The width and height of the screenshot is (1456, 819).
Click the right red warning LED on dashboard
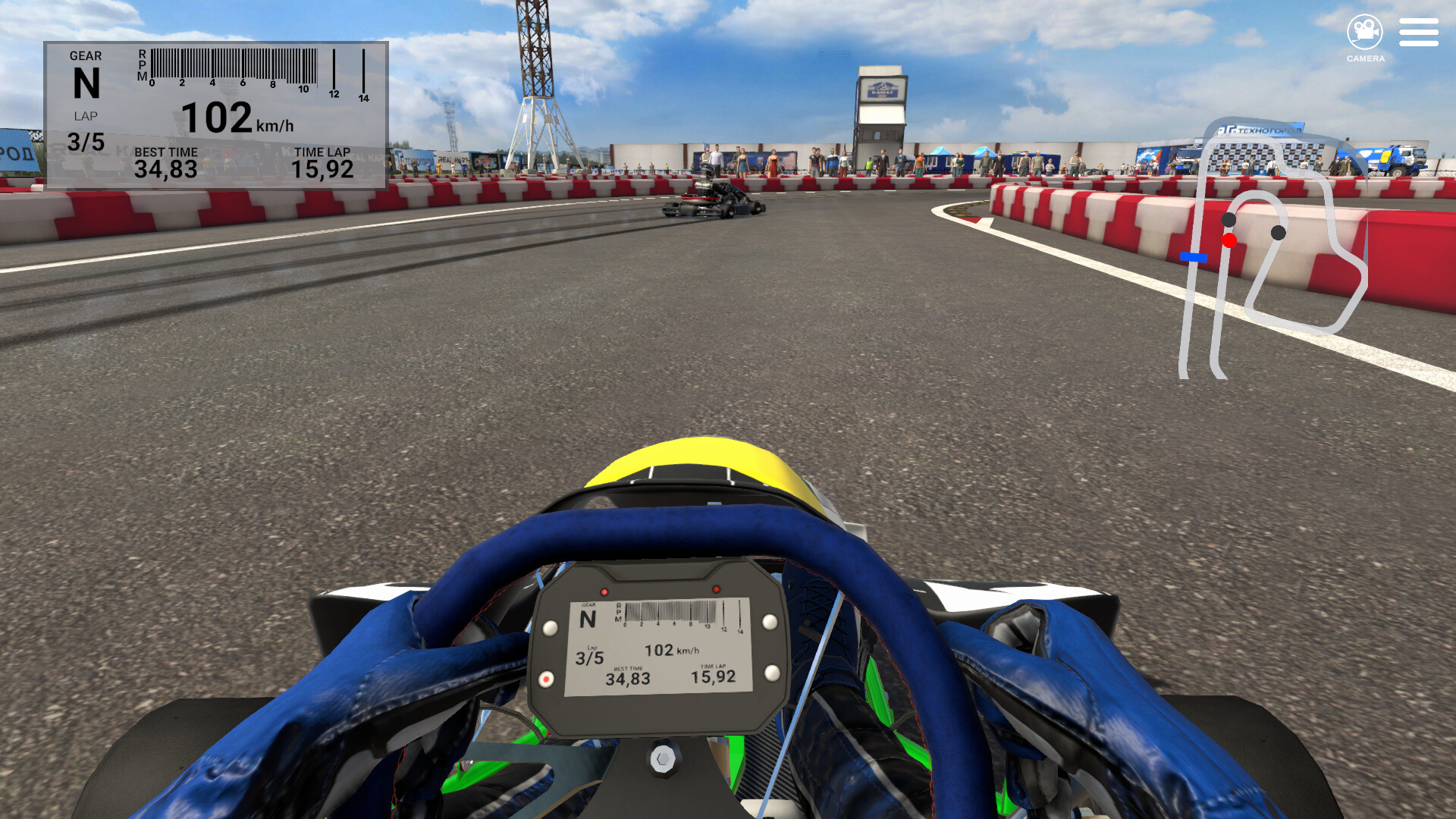coord(716,590)
